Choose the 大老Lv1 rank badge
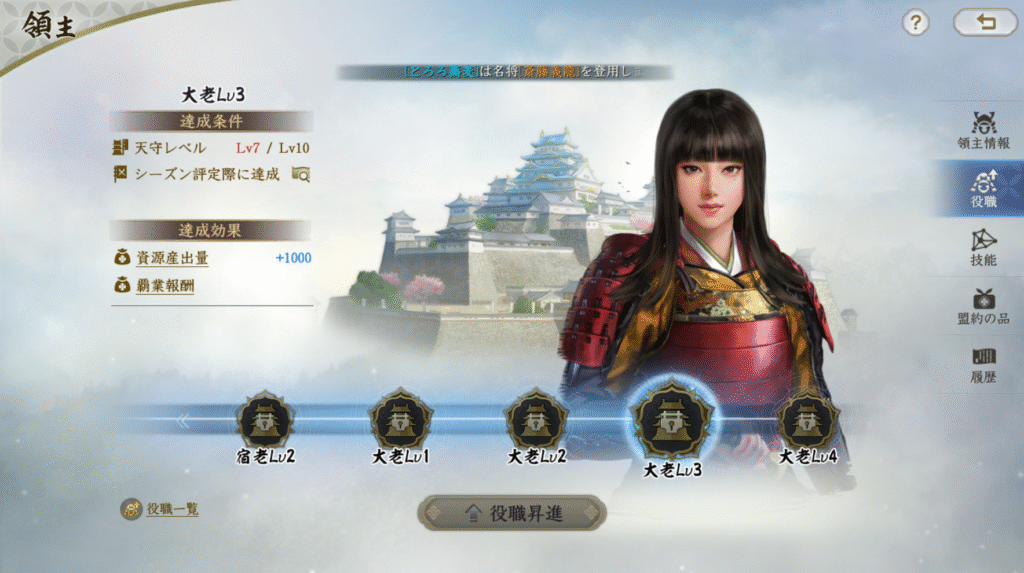The image size is (1024, 573). tap(400, 420)
